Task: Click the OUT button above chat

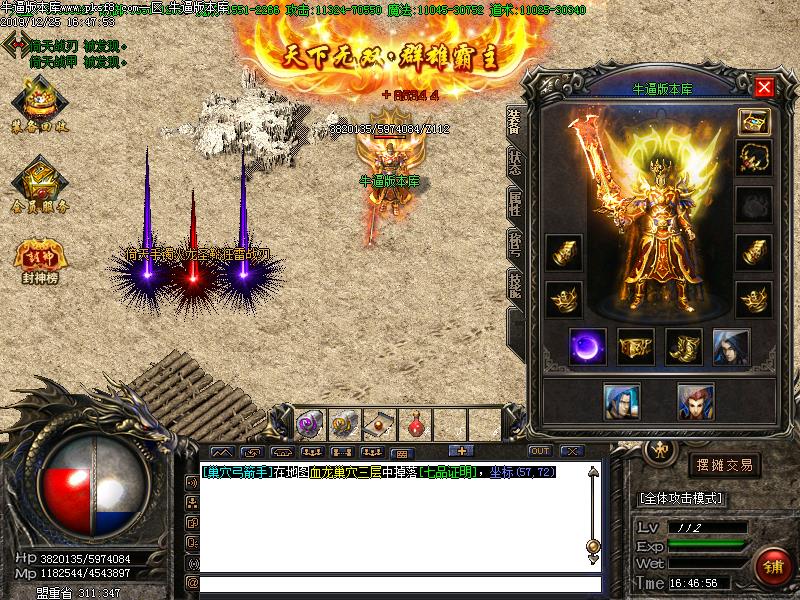Action: click(x=540, y=451)
